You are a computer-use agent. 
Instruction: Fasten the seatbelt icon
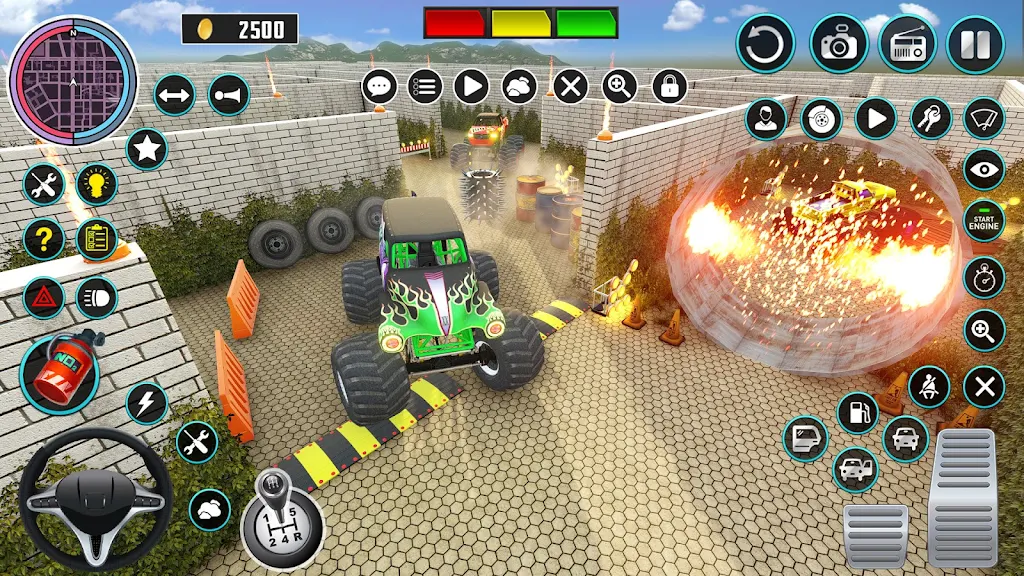click(x=929, y=387)
